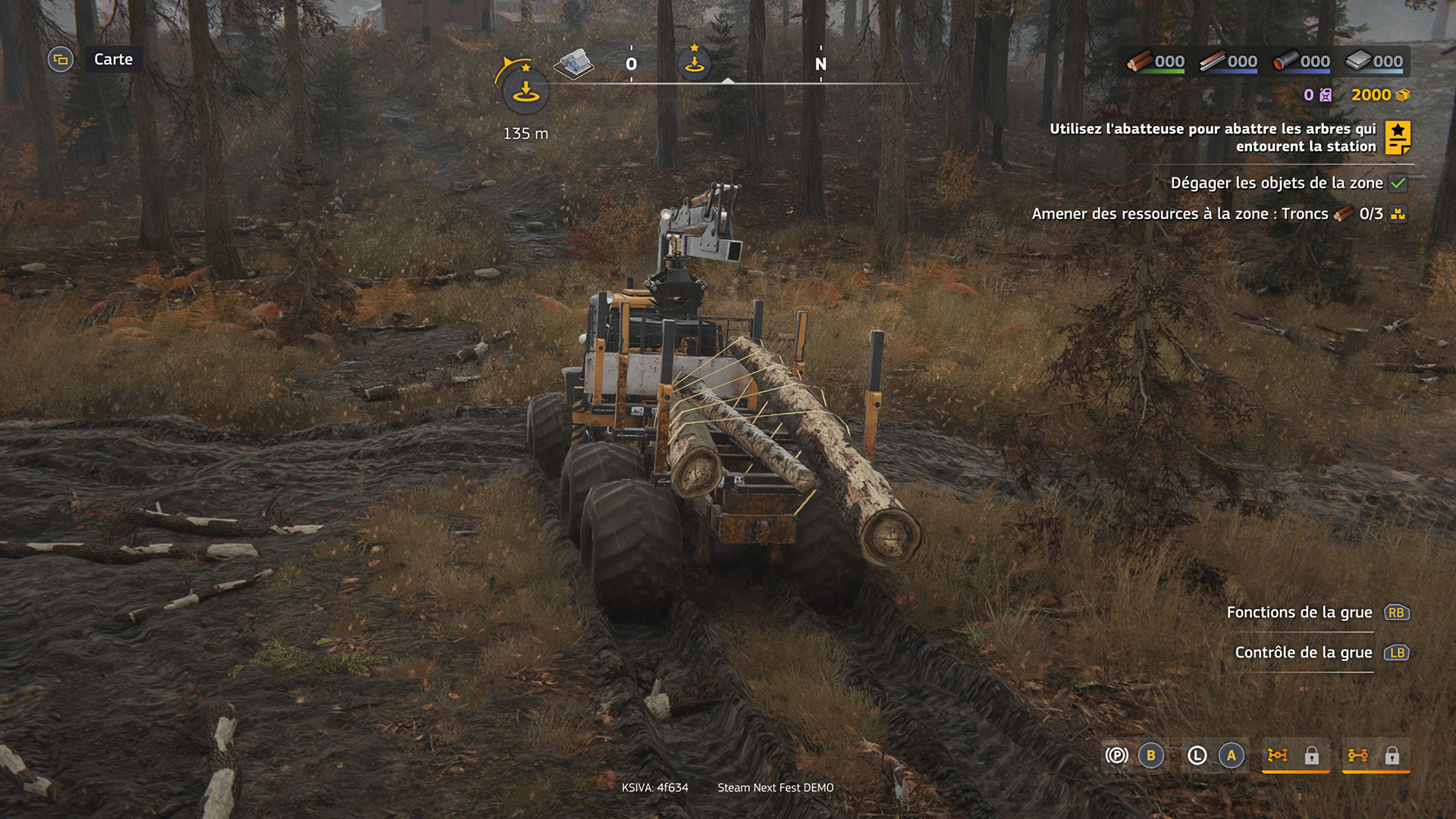This screenshot has width=1456, height=819.
Task: Select the house building marker on the compass
Action: pyautogui.click(x=574, y=64)
